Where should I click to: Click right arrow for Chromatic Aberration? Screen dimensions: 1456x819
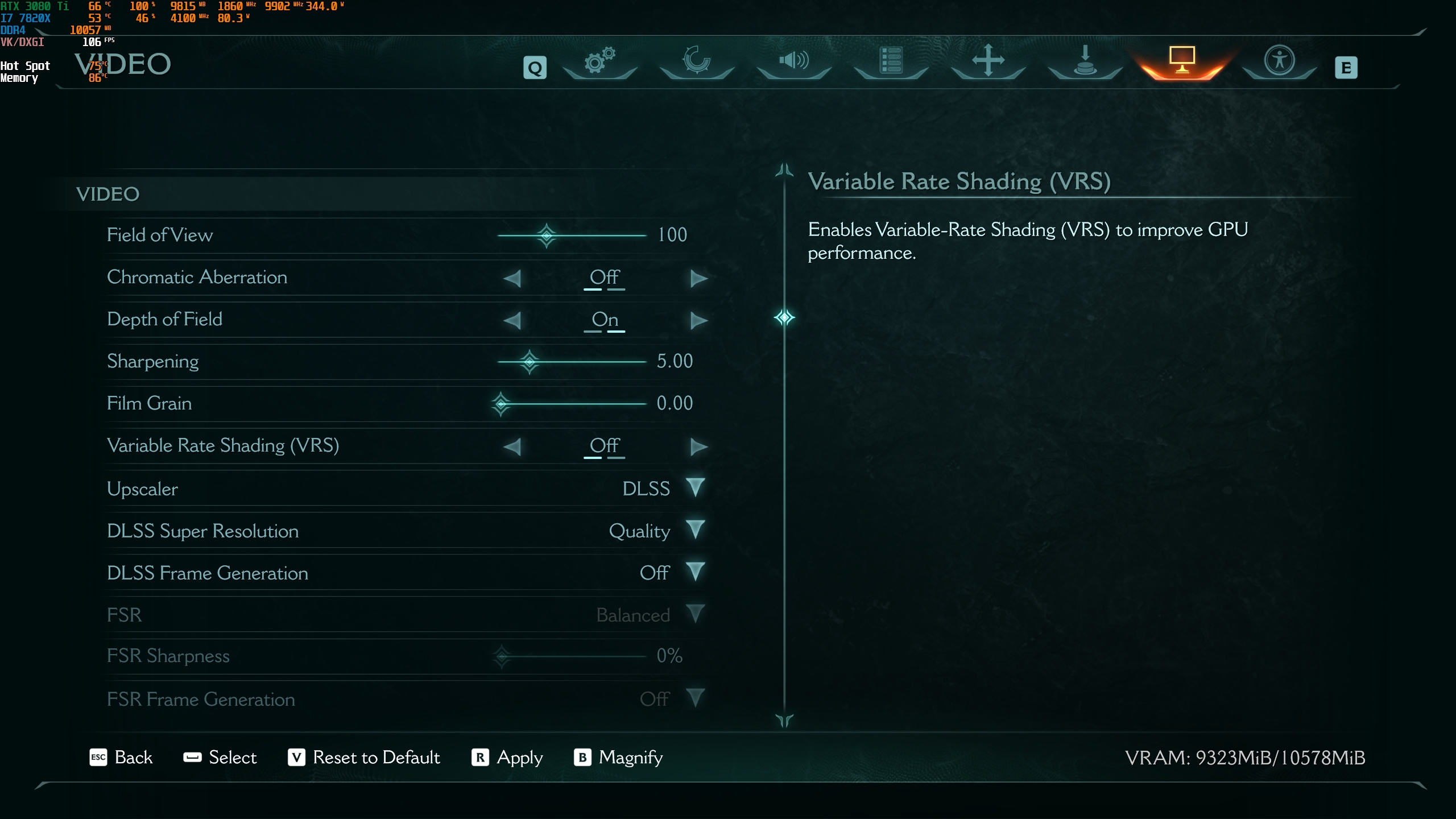pyautogui.click(x=698, y=278)
